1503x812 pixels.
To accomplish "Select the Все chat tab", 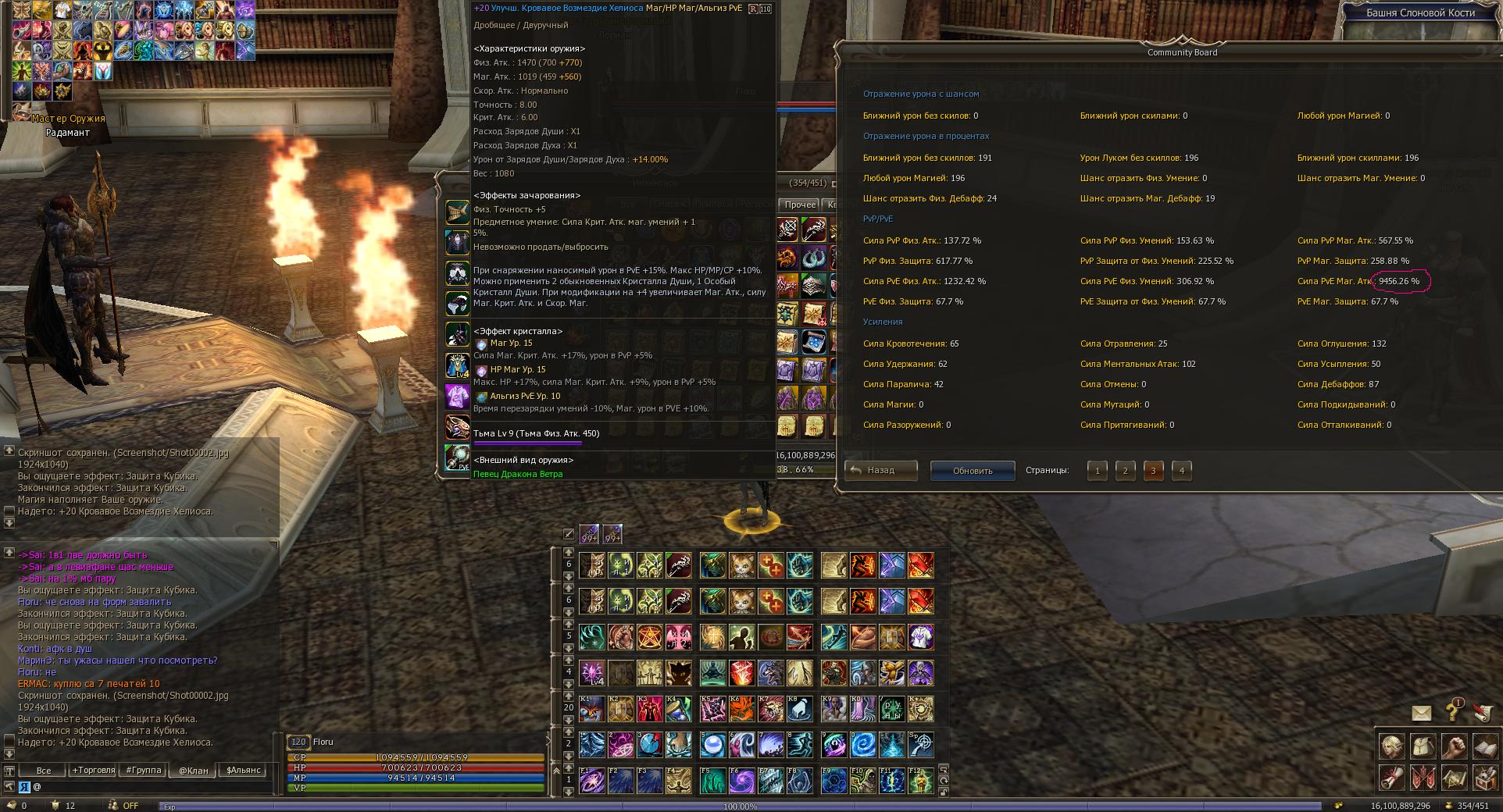I will click(44, 770).
